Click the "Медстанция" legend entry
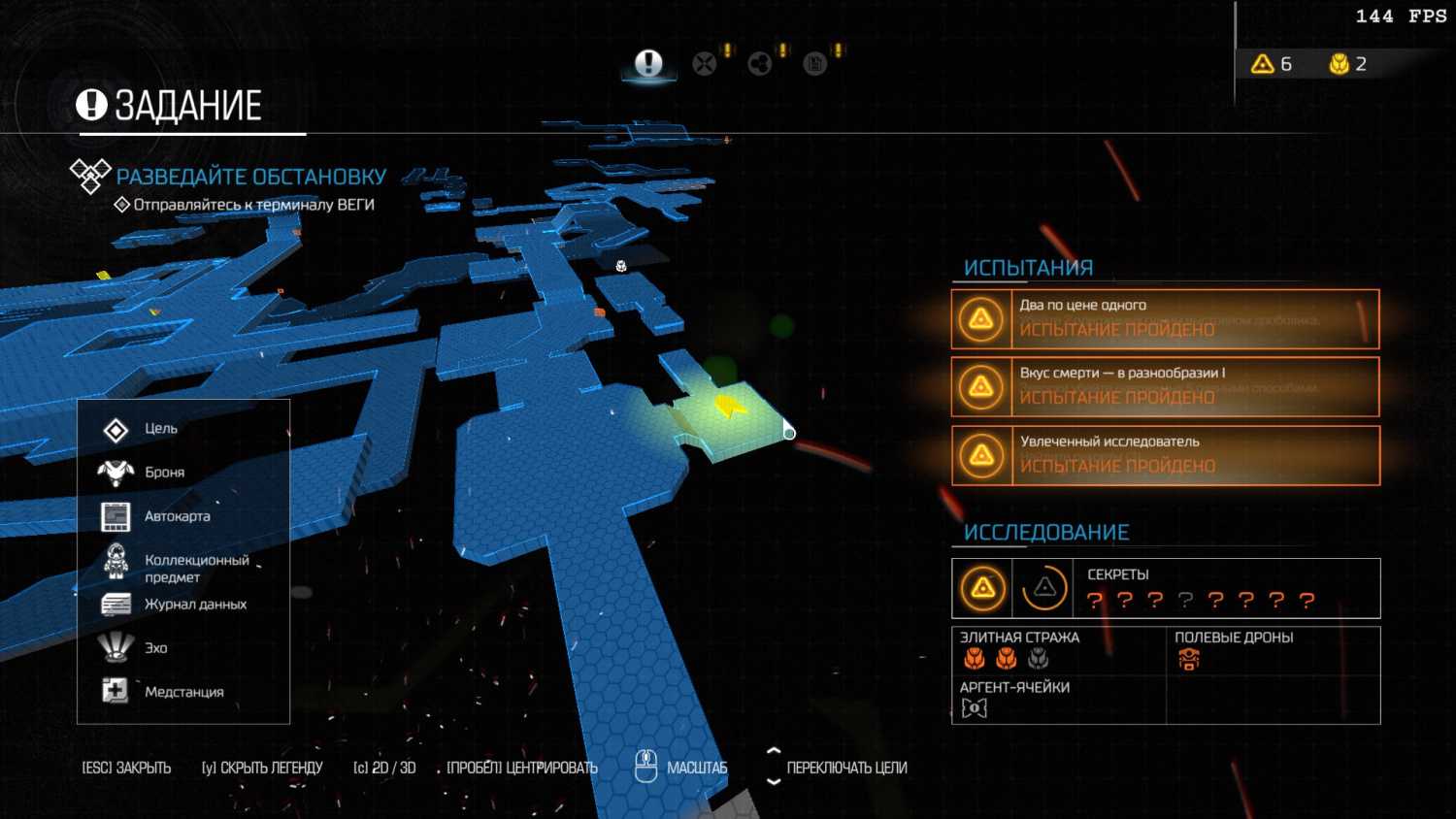 point(183,692)
